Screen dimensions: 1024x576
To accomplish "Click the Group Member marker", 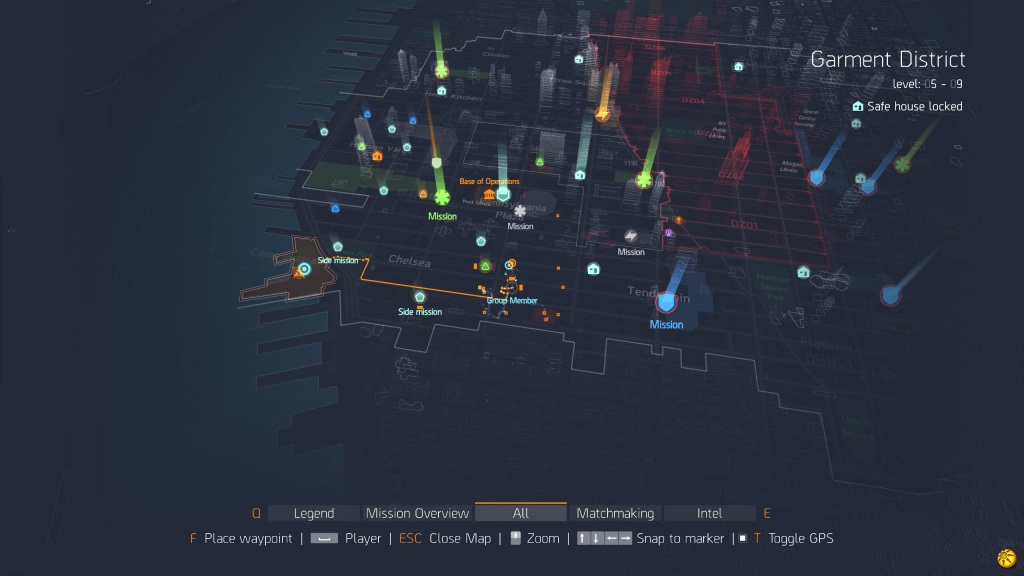I will pyautogui.click(x=511, y=284).
